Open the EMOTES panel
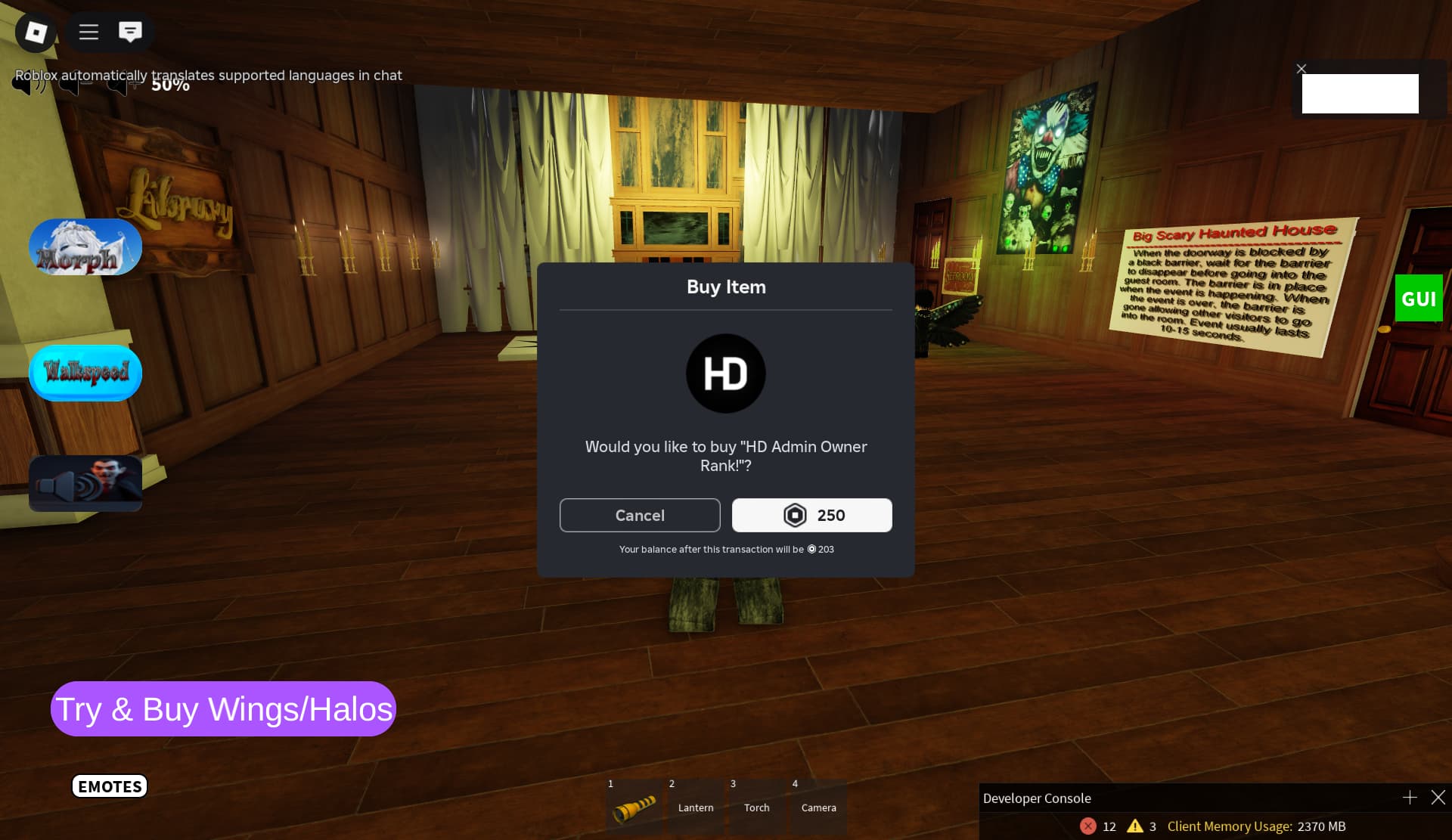 (110, 786)
